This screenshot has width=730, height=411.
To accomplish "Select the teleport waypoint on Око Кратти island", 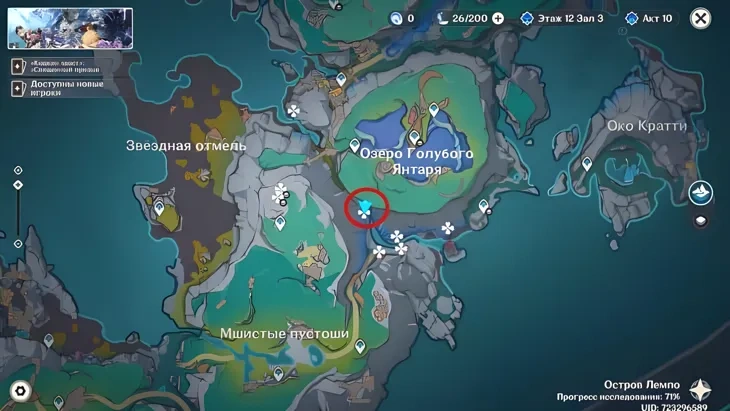I will point(587,163).
